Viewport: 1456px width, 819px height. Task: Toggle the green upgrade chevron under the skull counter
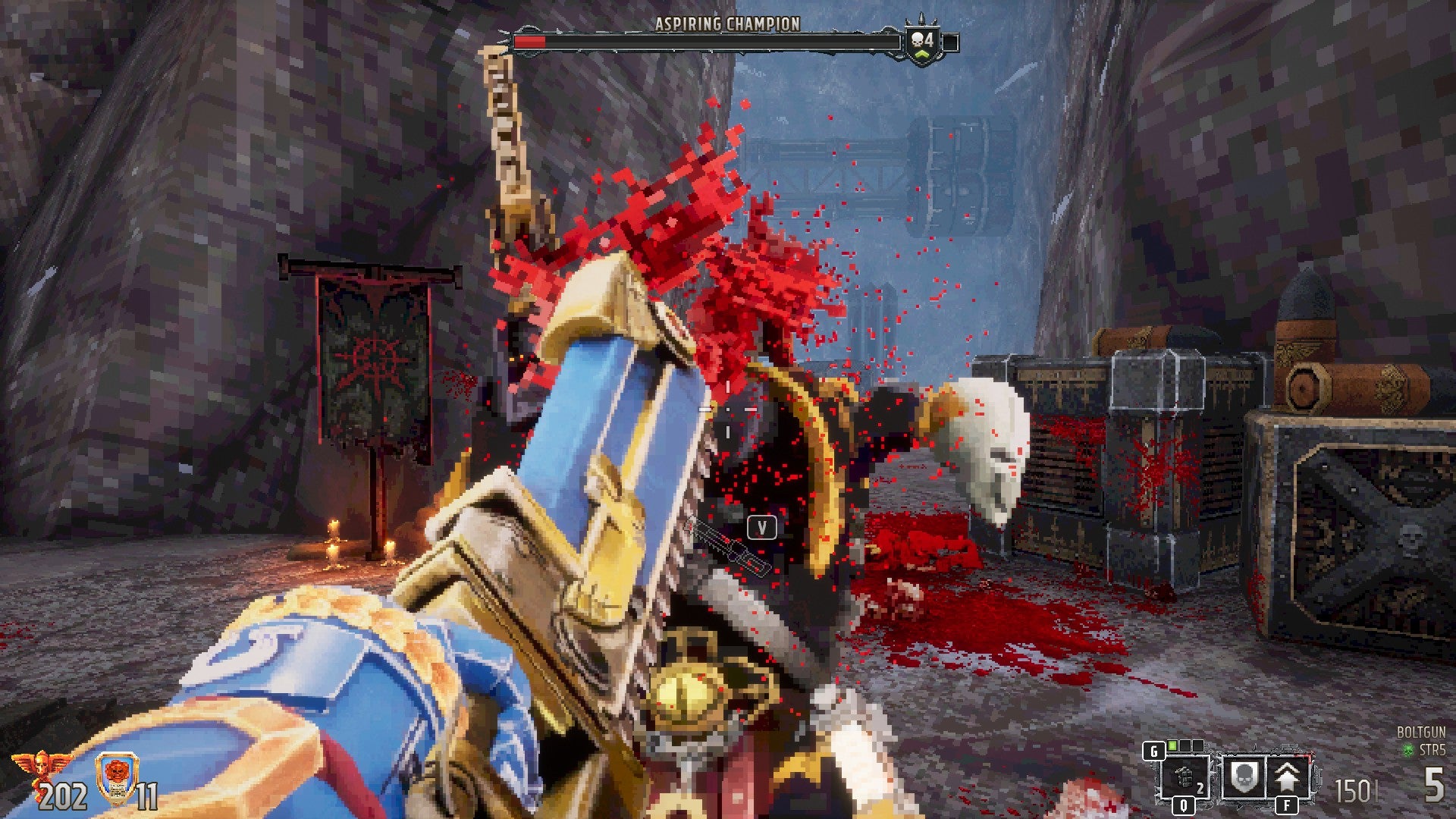click(x=922, y=55)
